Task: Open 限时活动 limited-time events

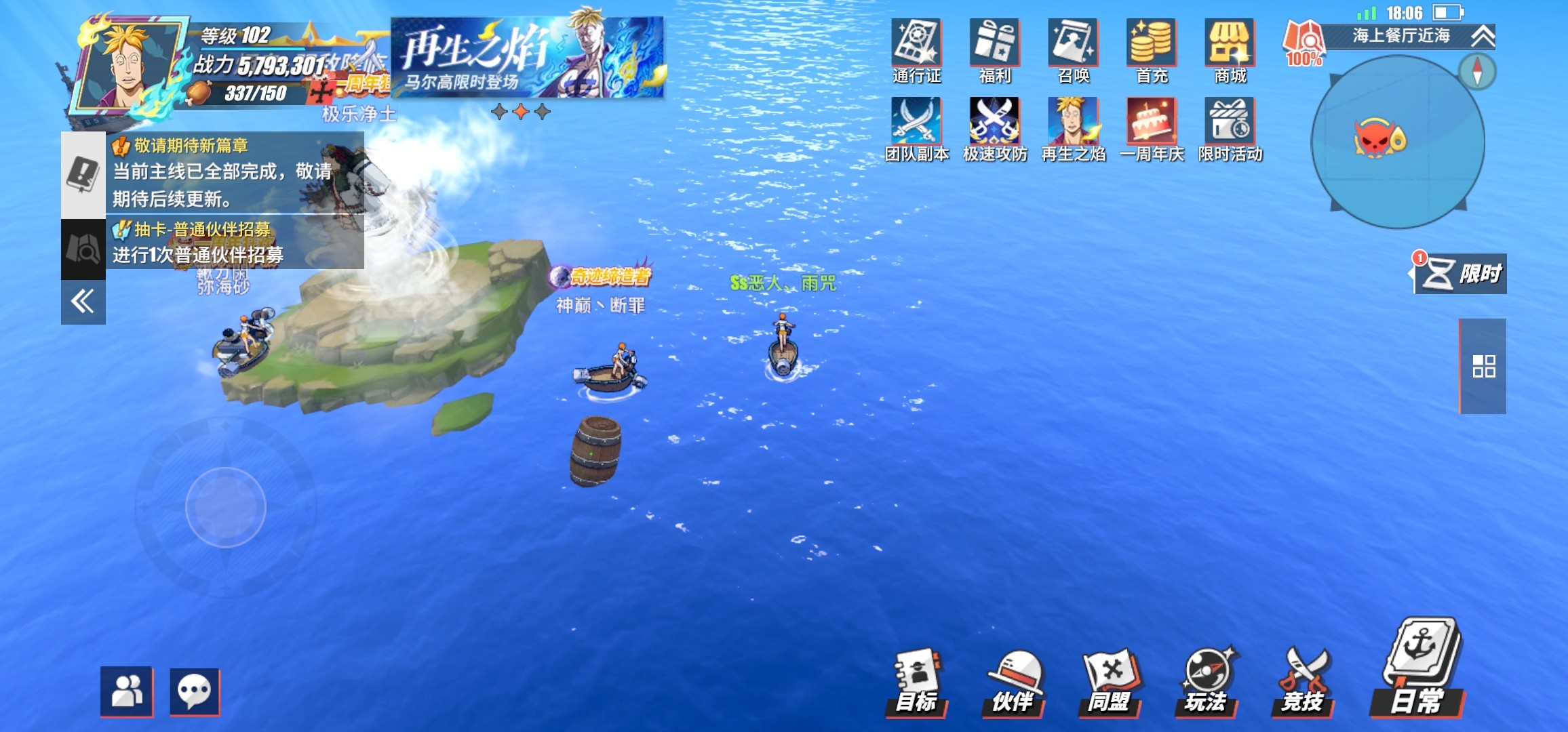Action: pyautogui.click(x=1230, y=129)
